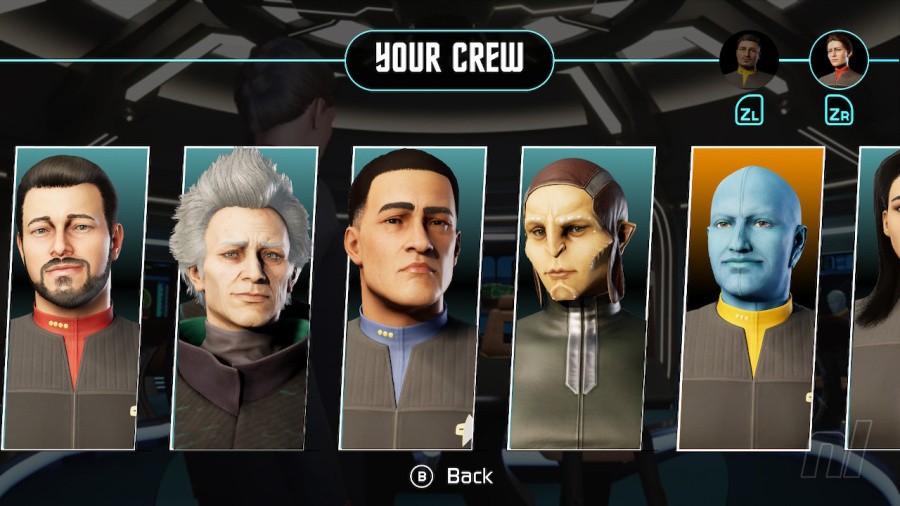Choose the blue-skinned crew member card
Screen dimensions: 900x506
(752, 298)
